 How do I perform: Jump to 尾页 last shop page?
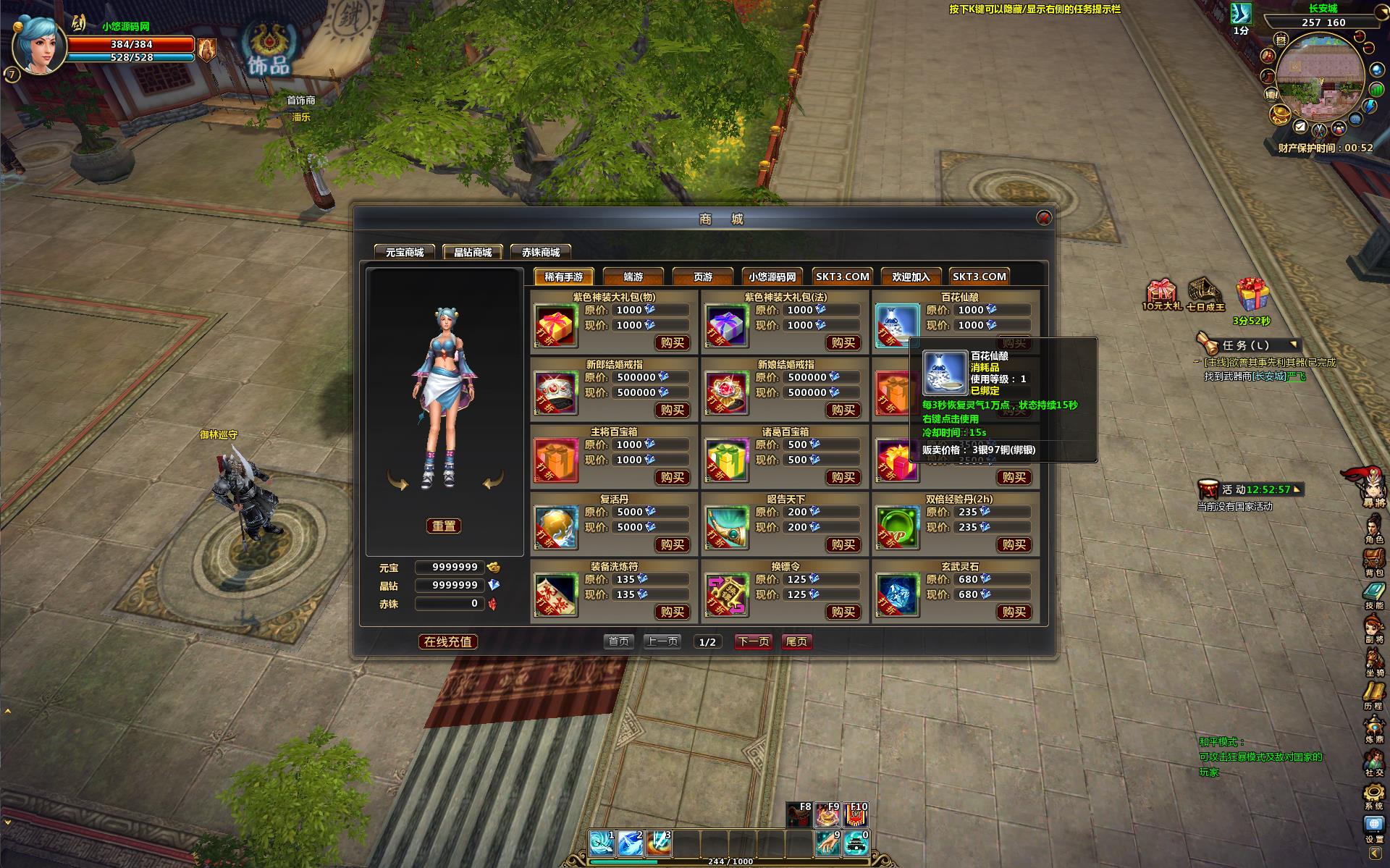(x=796, y=641)
